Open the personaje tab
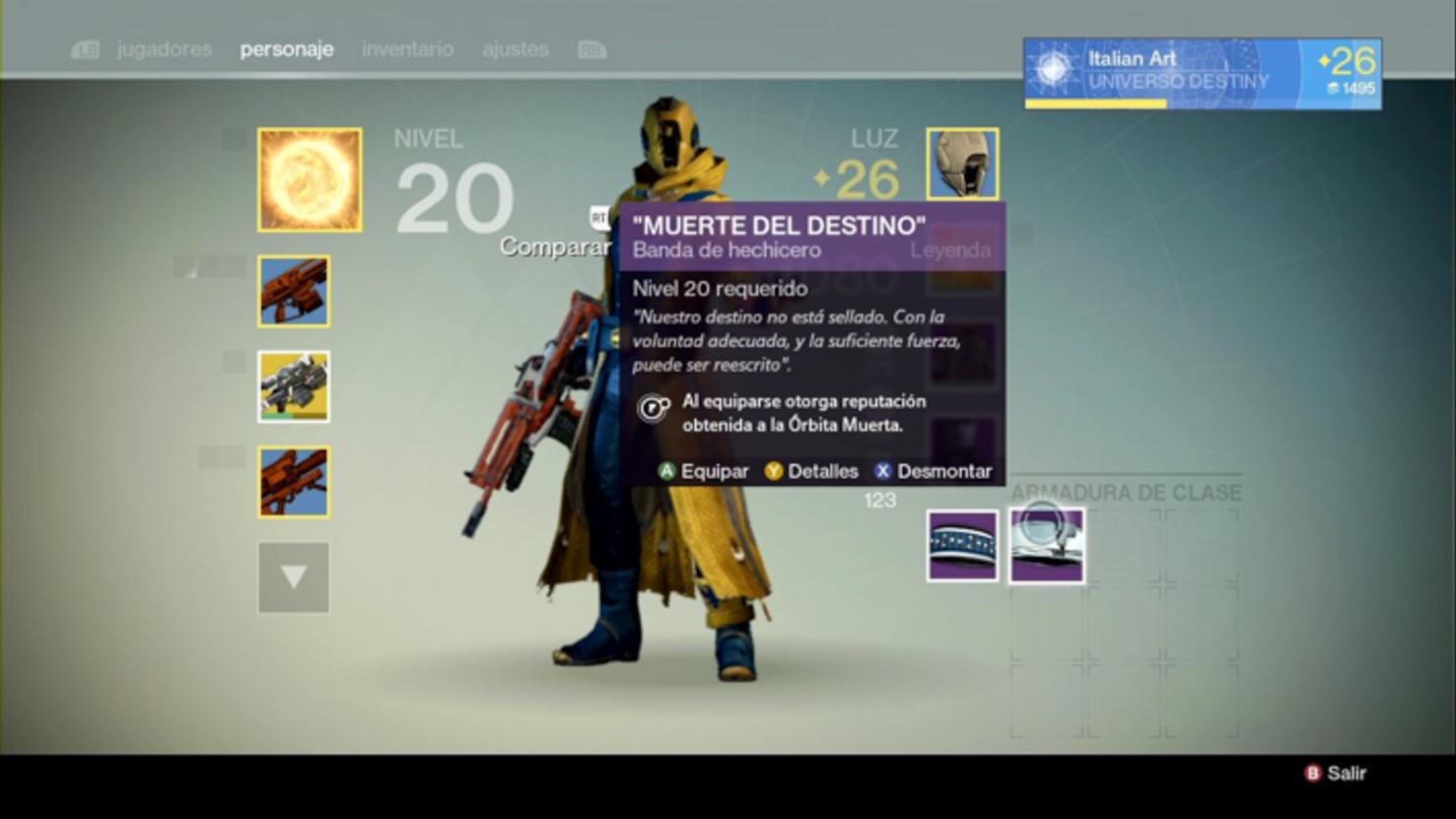 click(287, 49)
